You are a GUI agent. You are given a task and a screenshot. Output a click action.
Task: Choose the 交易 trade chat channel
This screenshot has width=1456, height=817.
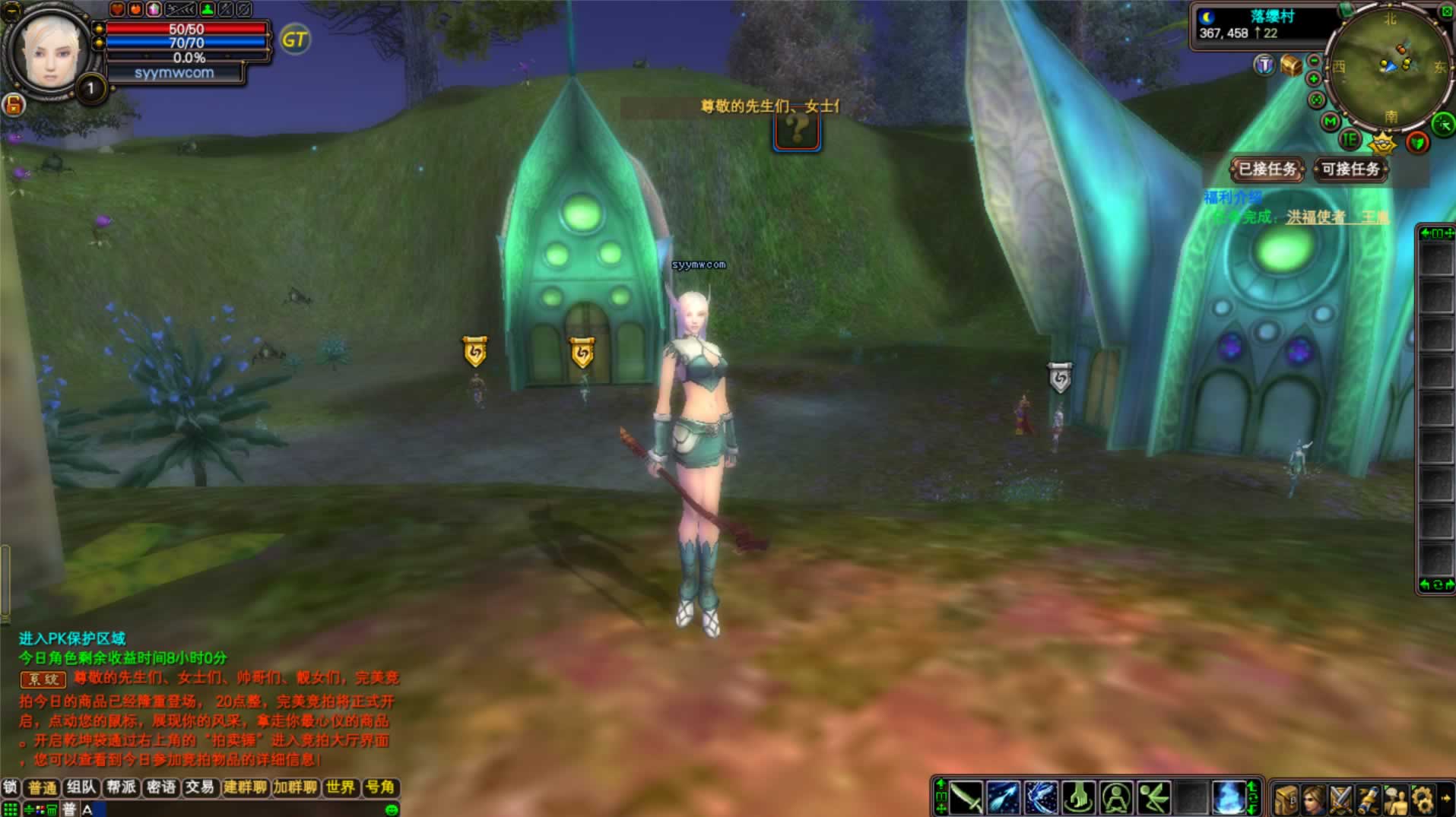pos(200,787)
